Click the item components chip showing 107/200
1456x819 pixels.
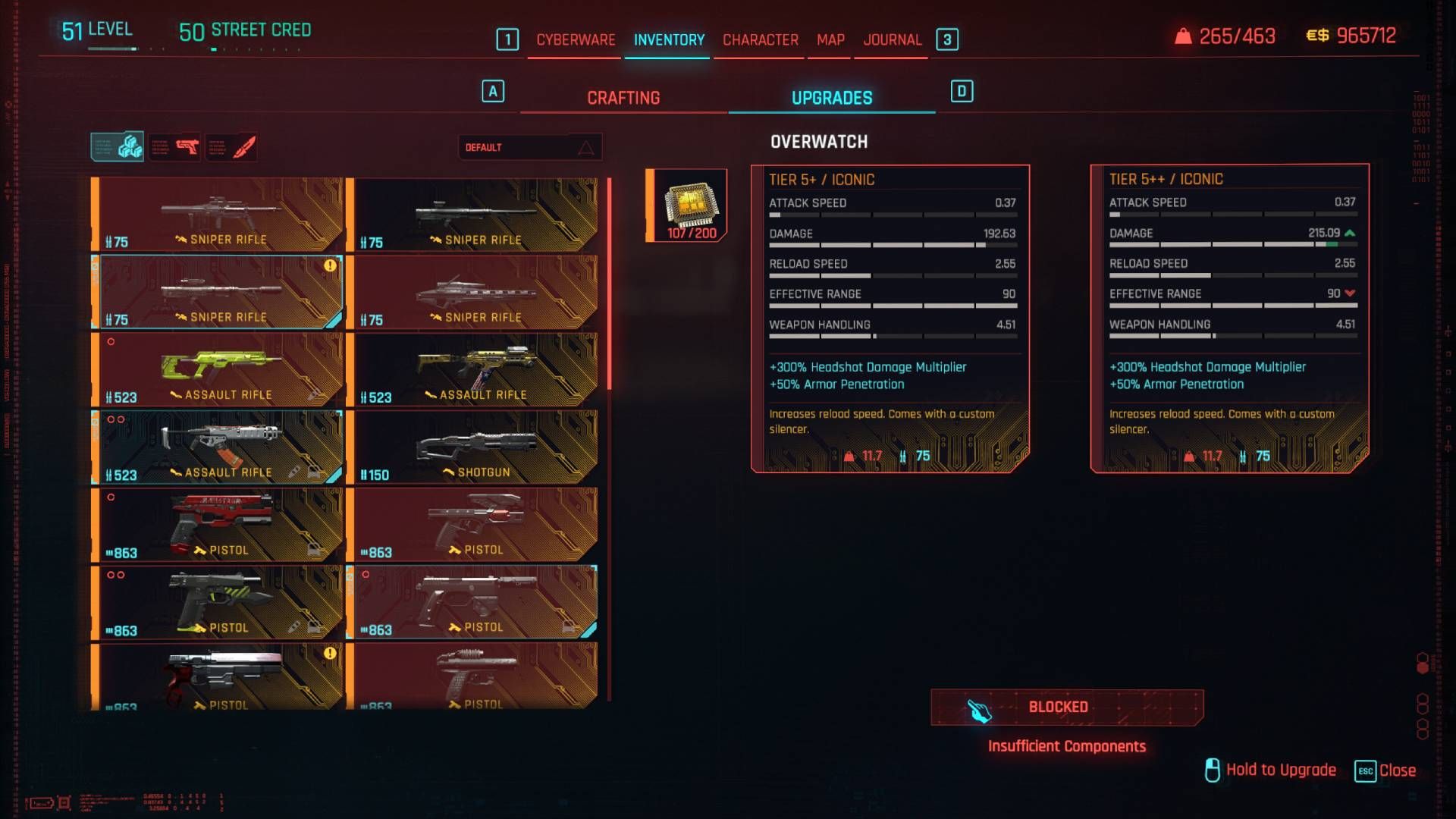point(685,203)
